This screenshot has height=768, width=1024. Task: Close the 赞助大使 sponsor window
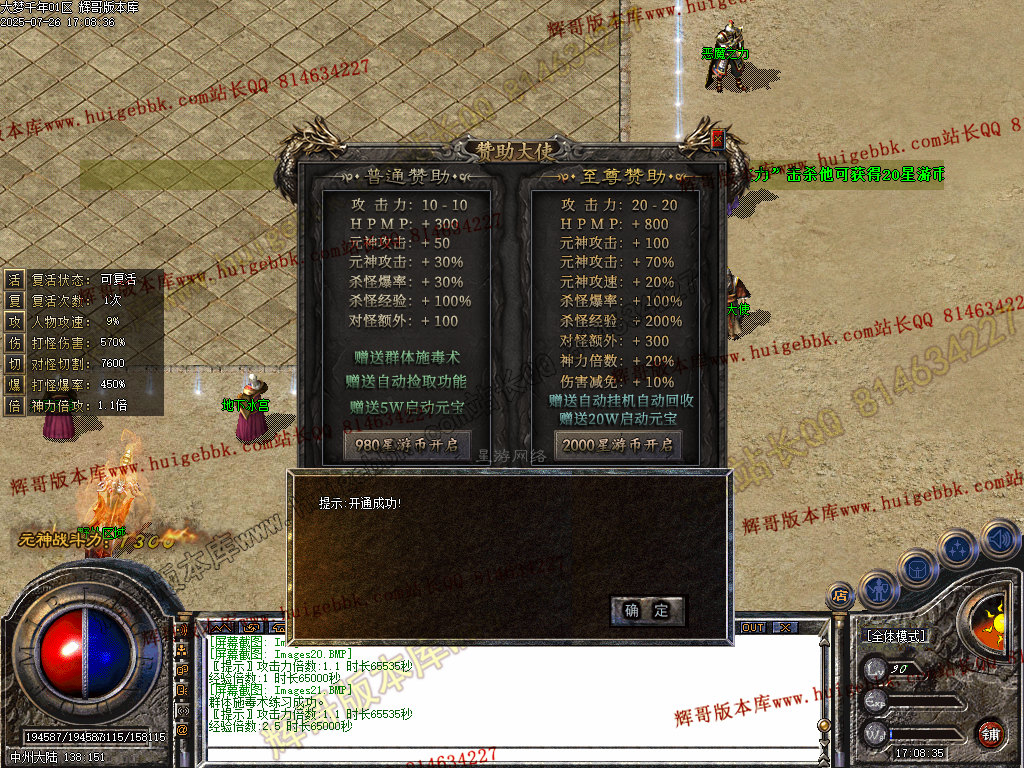716,140
